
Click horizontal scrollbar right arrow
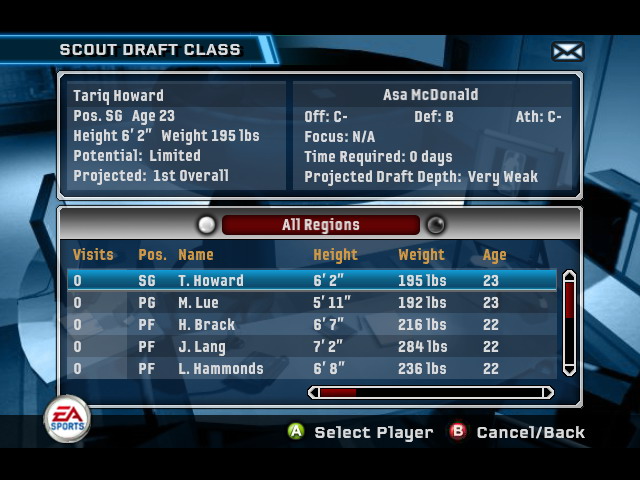pyautogui.click(x=548, y=392)
